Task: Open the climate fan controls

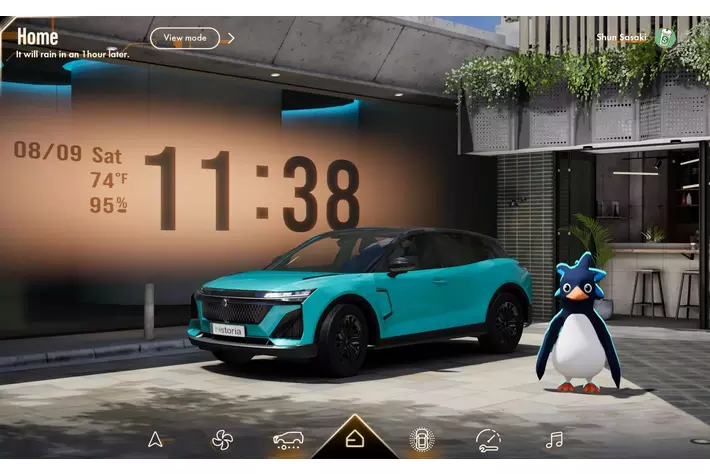Action: pyautogui.click(x=221, y=439)
